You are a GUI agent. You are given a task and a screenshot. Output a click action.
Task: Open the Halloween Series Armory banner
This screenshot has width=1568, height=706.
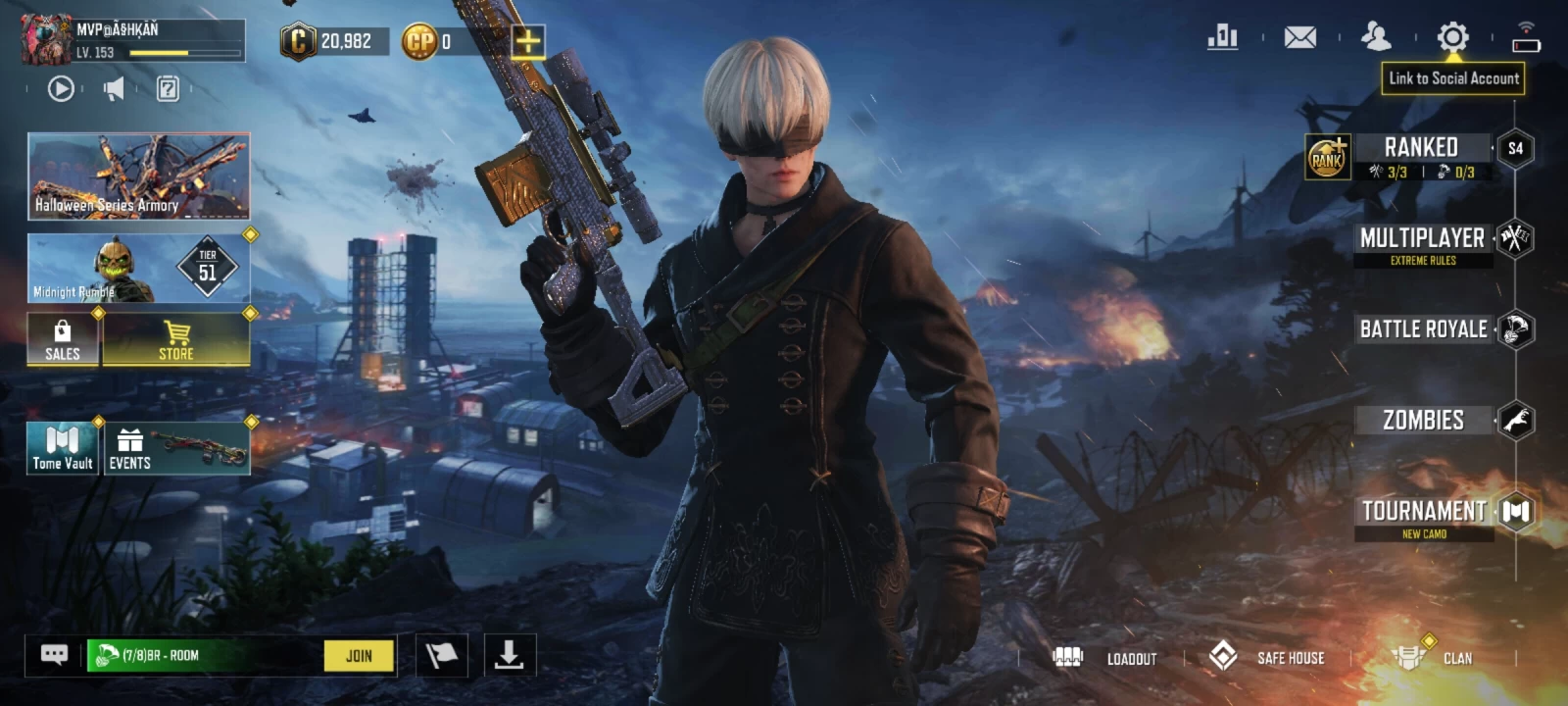tap(138, 176)
